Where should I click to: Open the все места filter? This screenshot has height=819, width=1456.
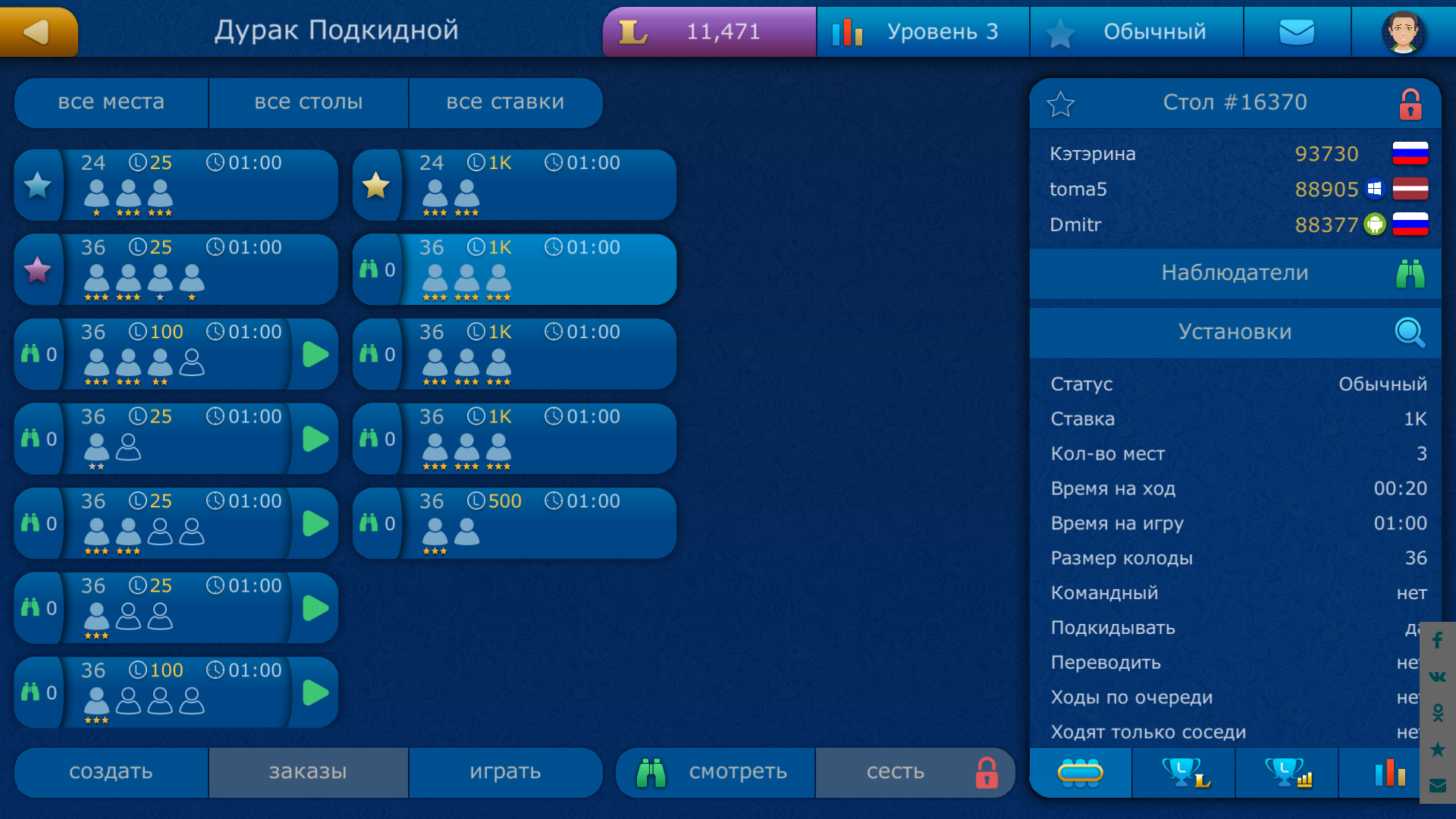111,102
